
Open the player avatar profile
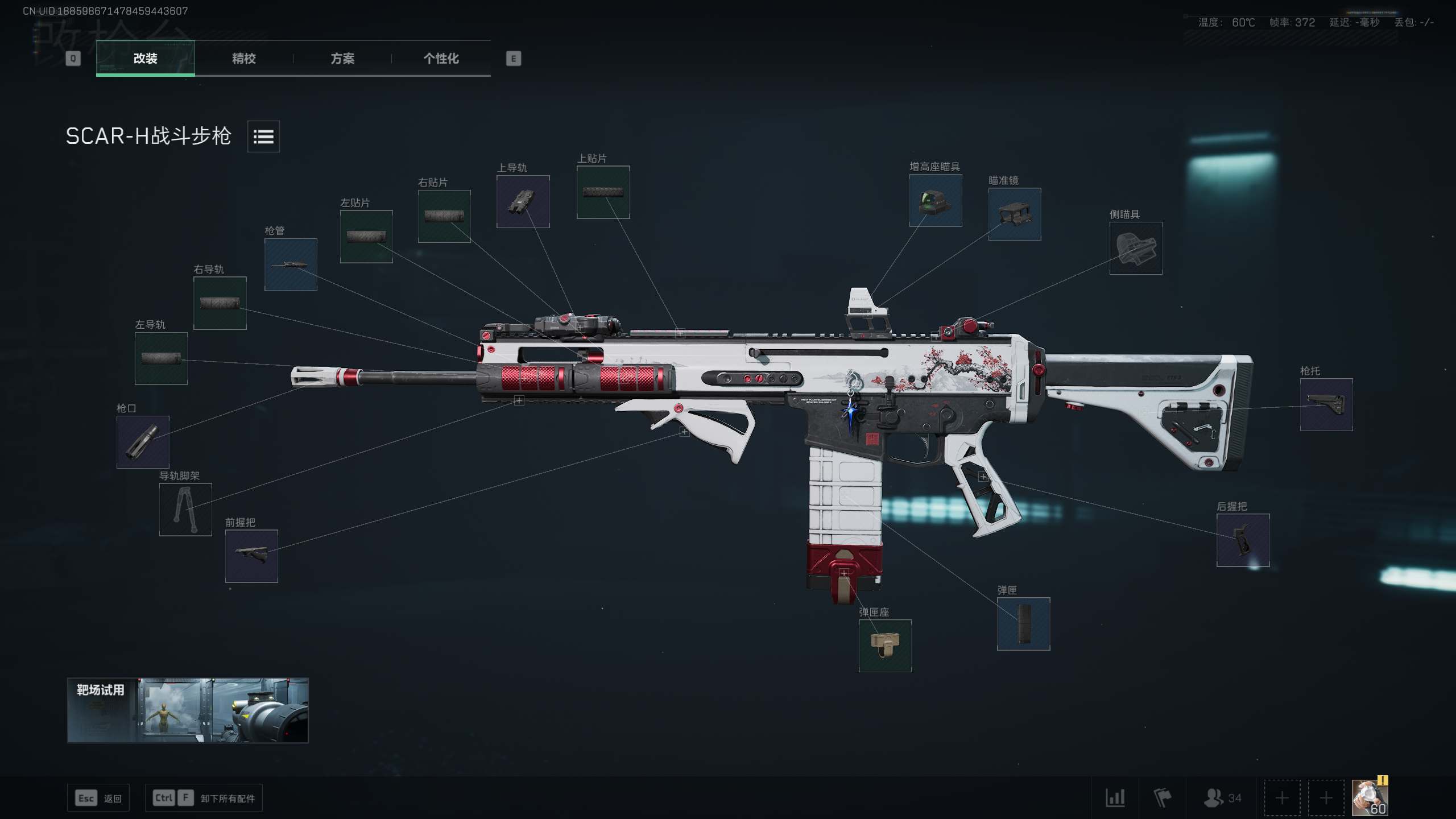coord(1370,797)
